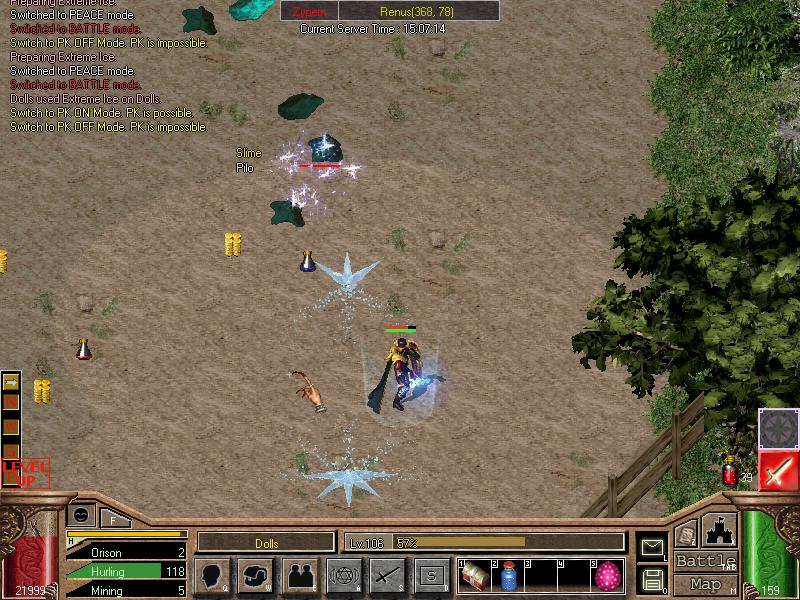
Task: Select the red sword attack skill icon
Action: click(x=777, y=469)
